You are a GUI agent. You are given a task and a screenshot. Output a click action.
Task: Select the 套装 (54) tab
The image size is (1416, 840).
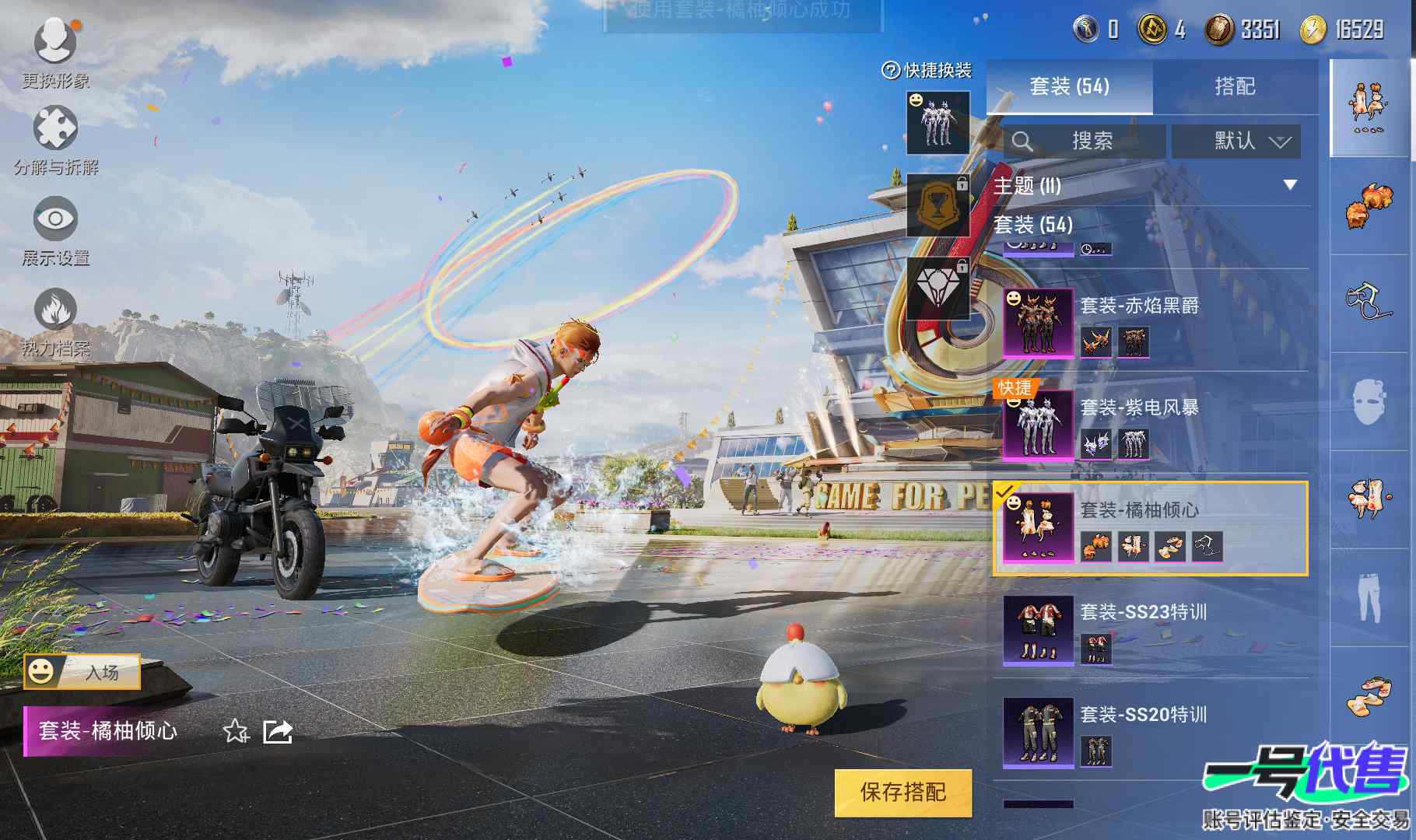click(1069, 86)
